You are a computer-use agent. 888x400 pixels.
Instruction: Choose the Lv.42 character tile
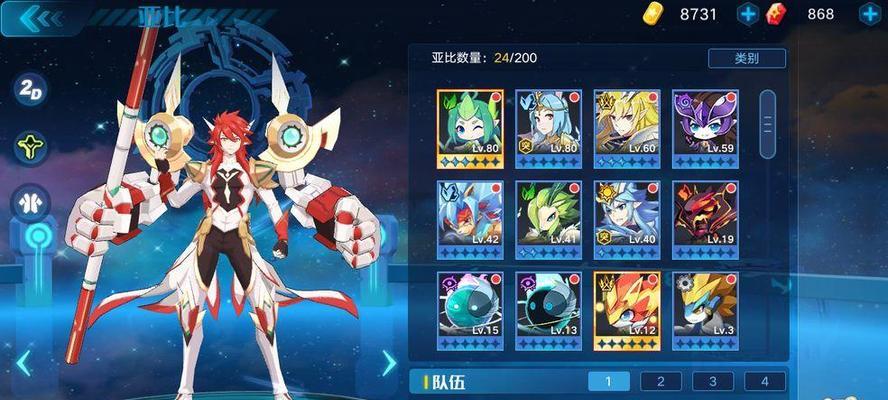[470, 219]
